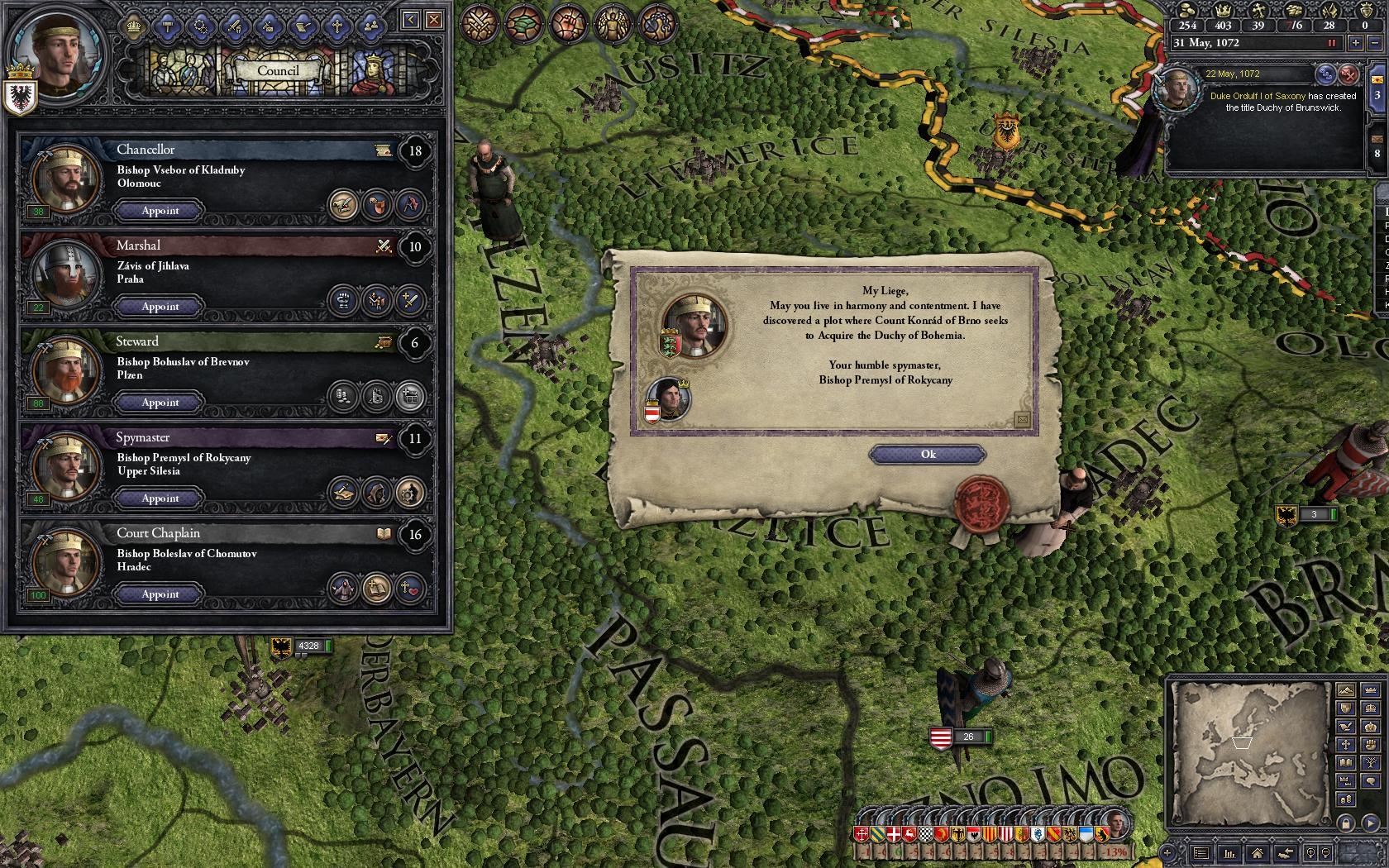Open the ledger bar chart button
This screenshot has width=1389, height=868.
(1229, 852)
